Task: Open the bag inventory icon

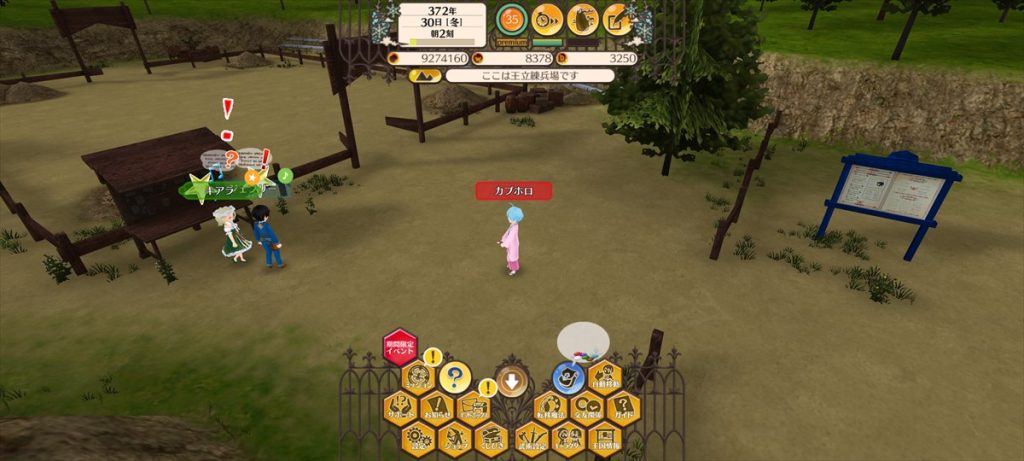Action: (583, 19)
